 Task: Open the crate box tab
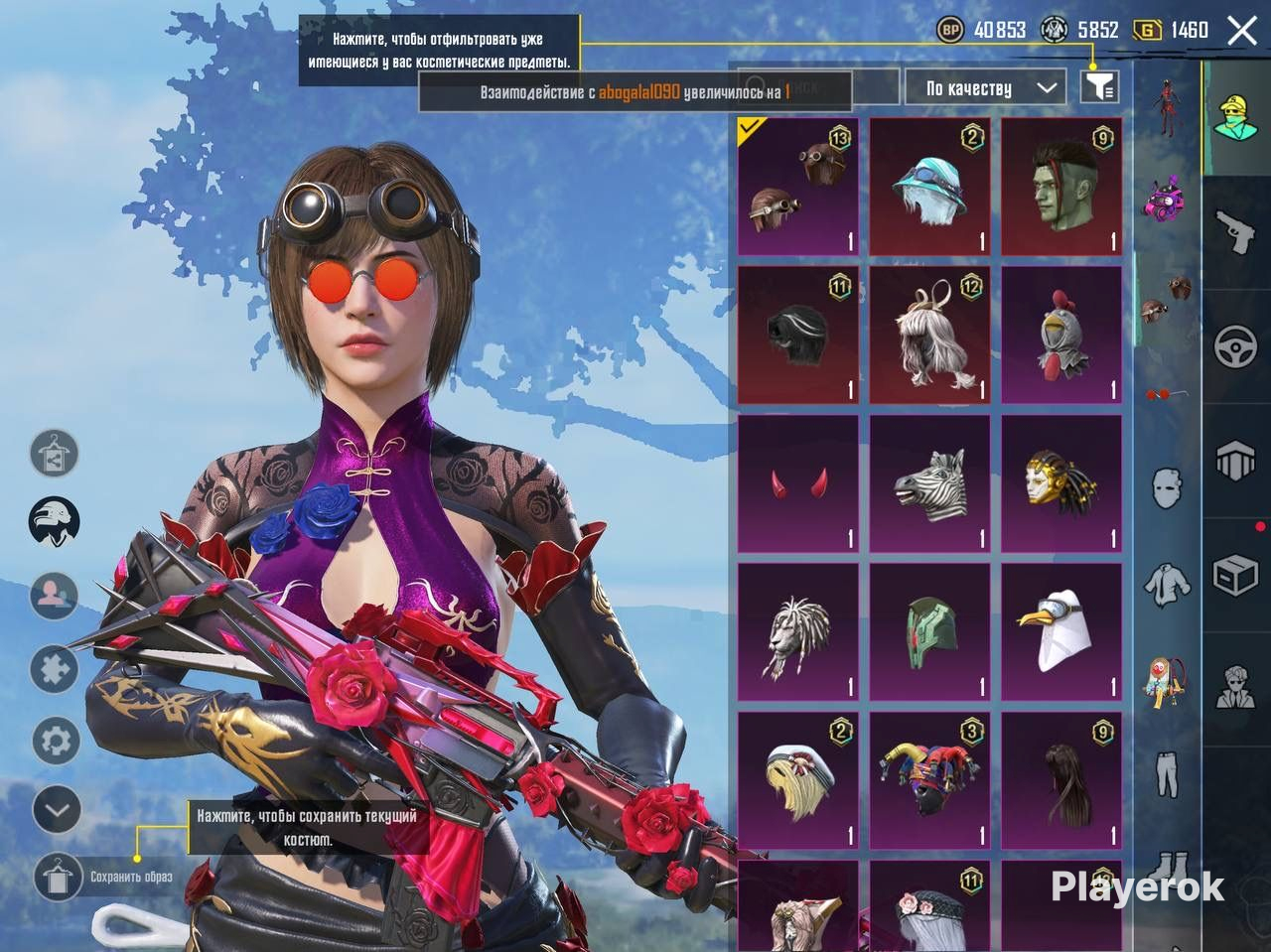(1236, 575)
